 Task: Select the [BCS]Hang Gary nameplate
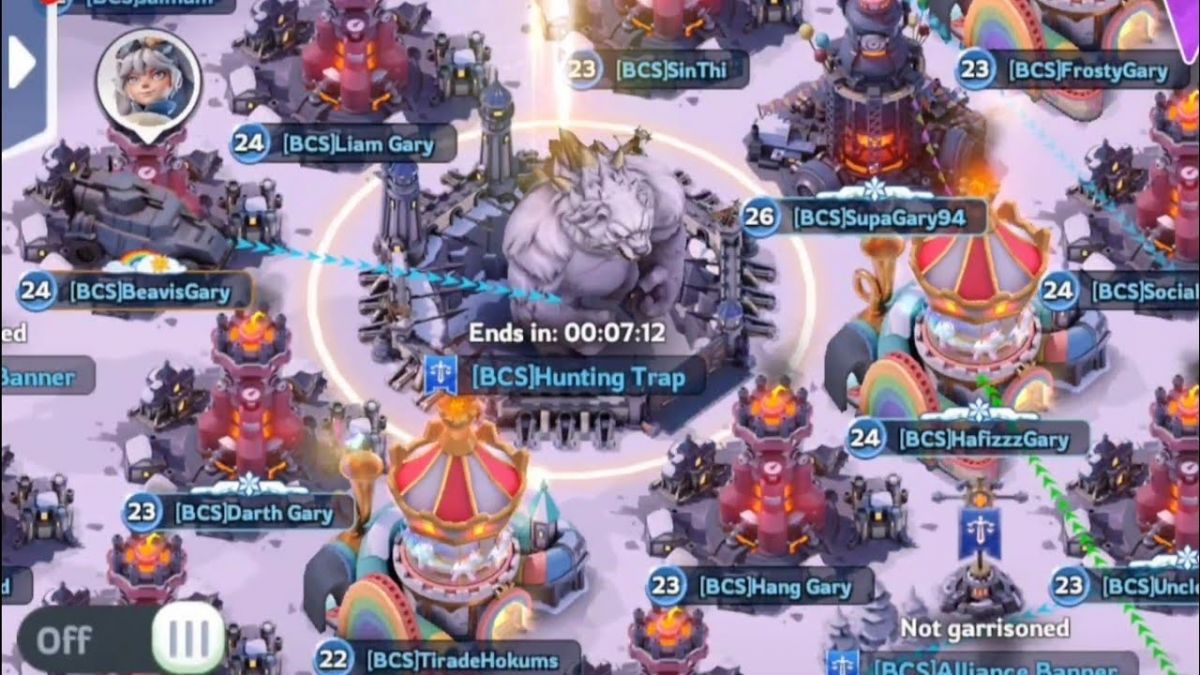click(761, 586)
